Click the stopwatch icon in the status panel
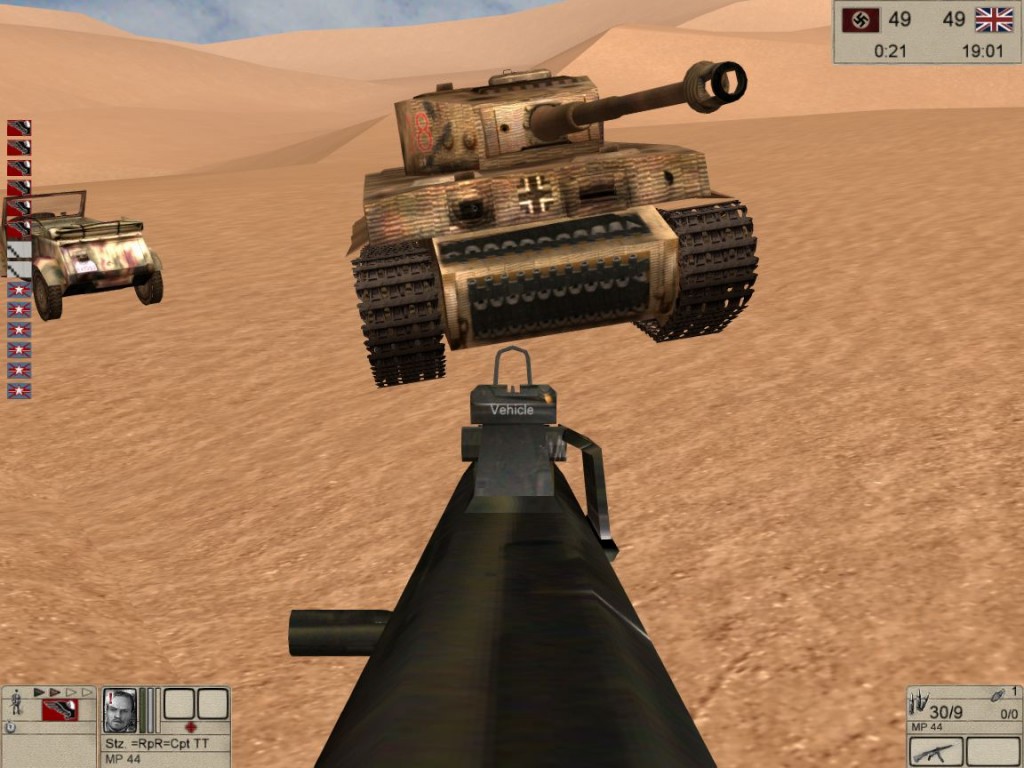This screenshot has width=1024, height=768. (x=10, y=727)
